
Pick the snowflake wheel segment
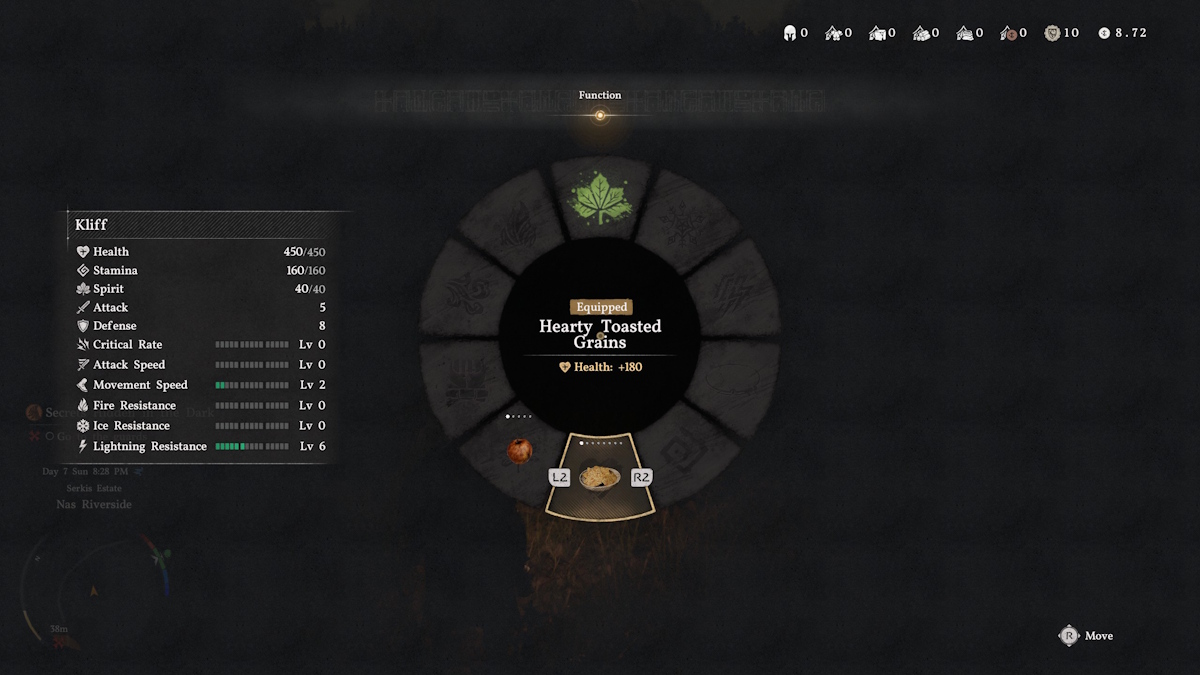[x=685, y=223]
